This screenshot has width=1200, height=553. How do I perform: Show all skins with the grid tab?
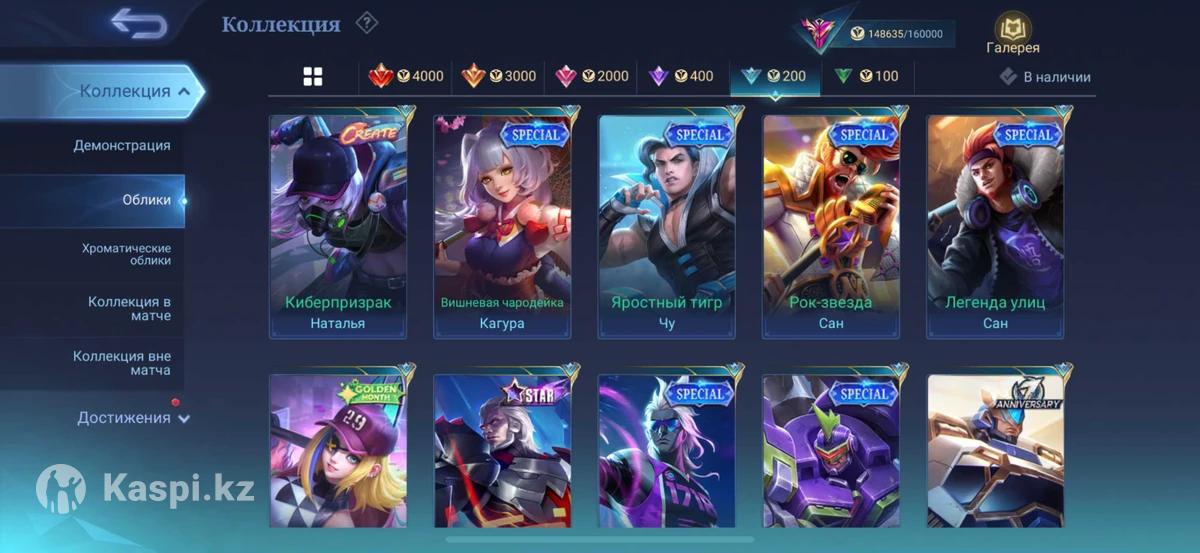[x=313, y=76]
